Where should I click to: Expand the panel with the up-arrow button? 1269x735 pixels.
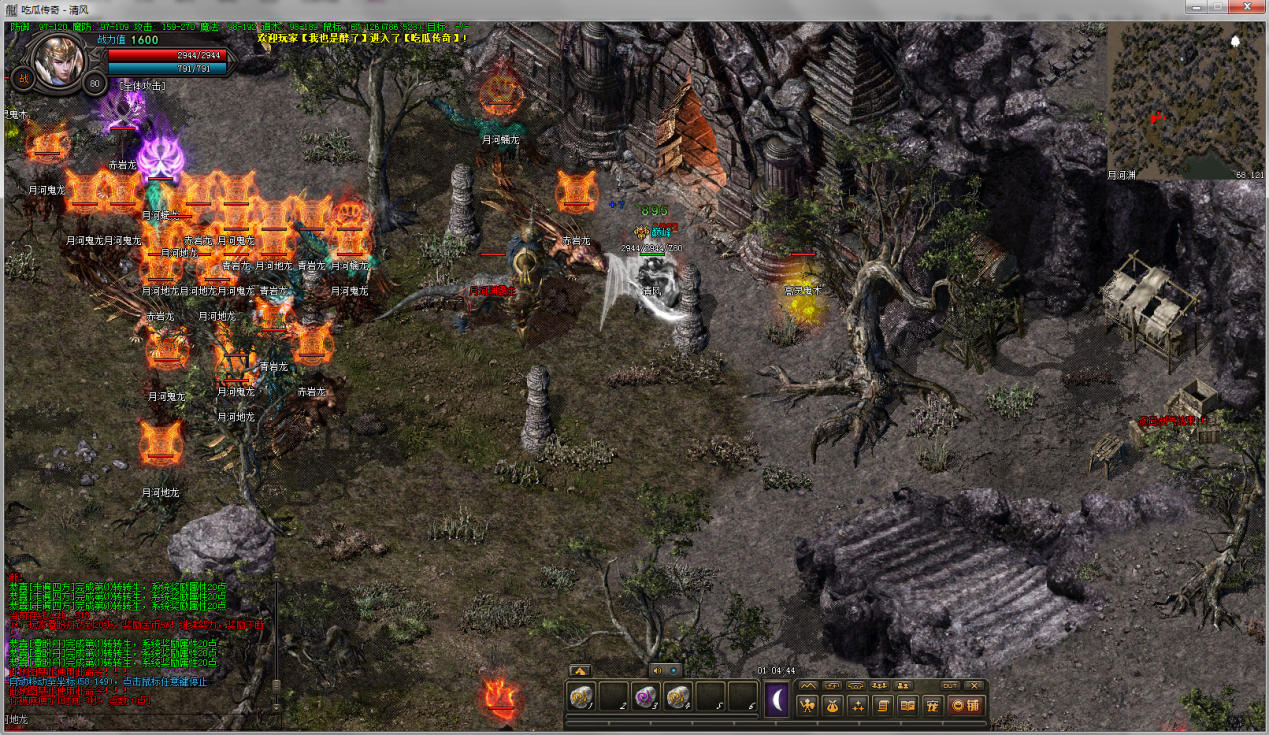pyautogui.click(x=579, y=670)
